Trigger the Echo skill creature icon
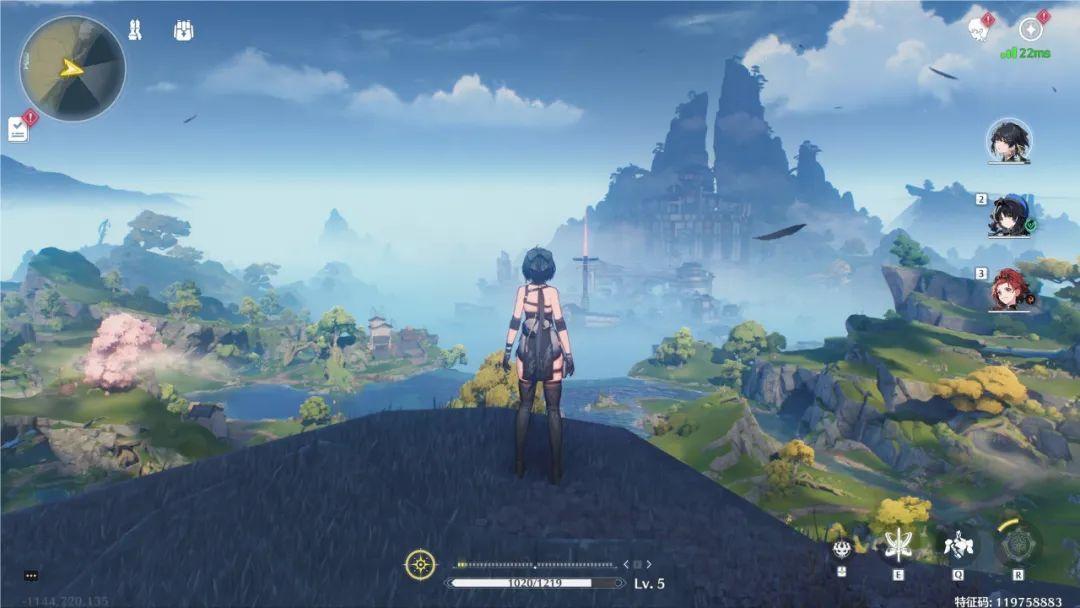The width and height of the screenshot is (1080, 608). [x=958, y=546]
